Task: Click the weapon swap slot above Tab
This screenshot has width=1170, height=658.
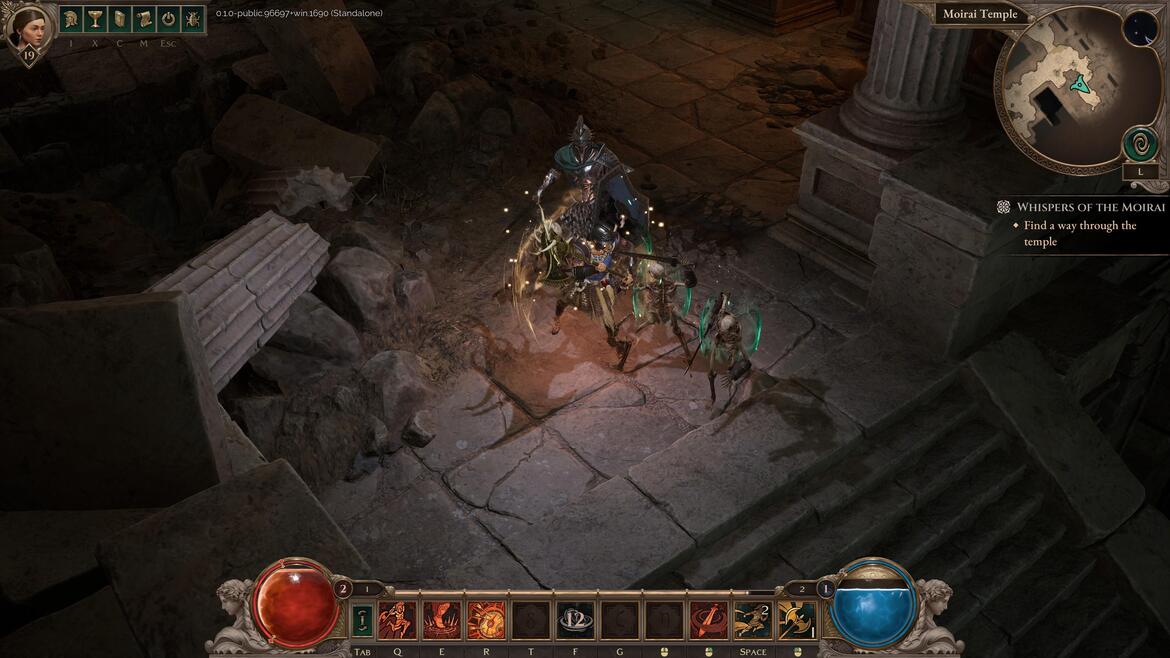Action: pyautogui.click(x=362, y=620)
